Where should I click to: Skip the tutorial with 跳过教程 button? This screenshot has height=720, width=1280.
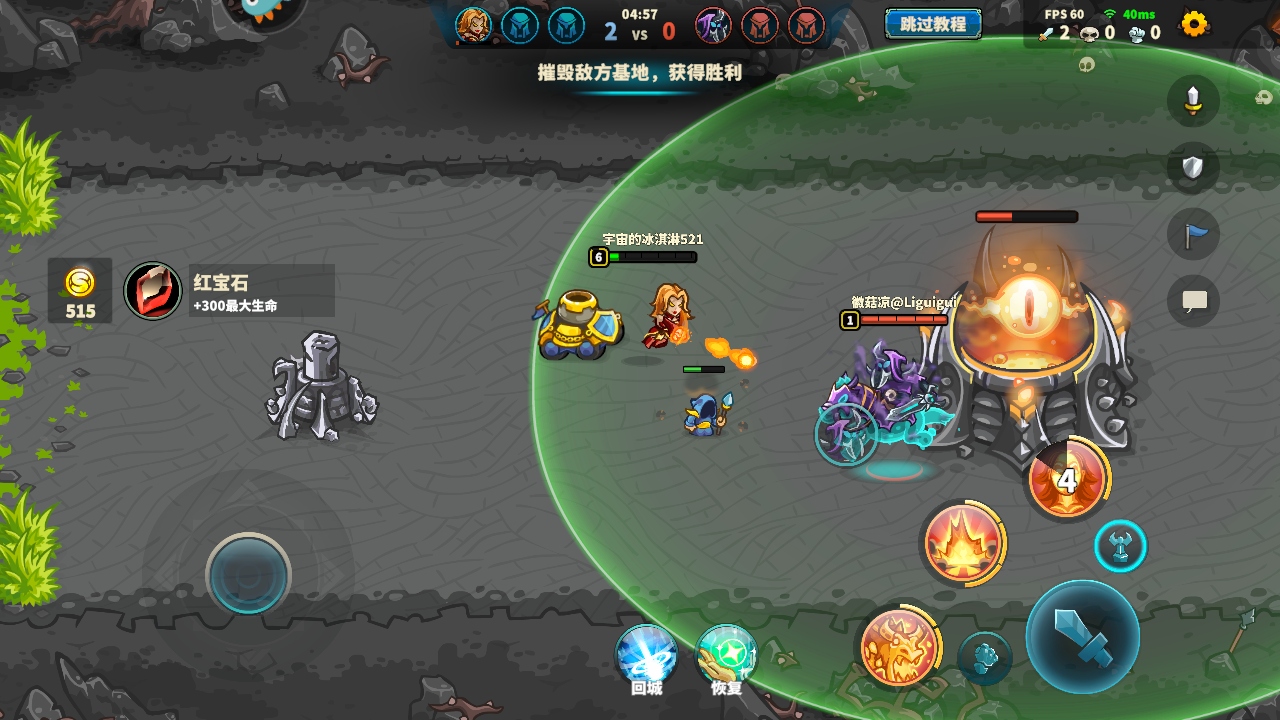(932, 24)
